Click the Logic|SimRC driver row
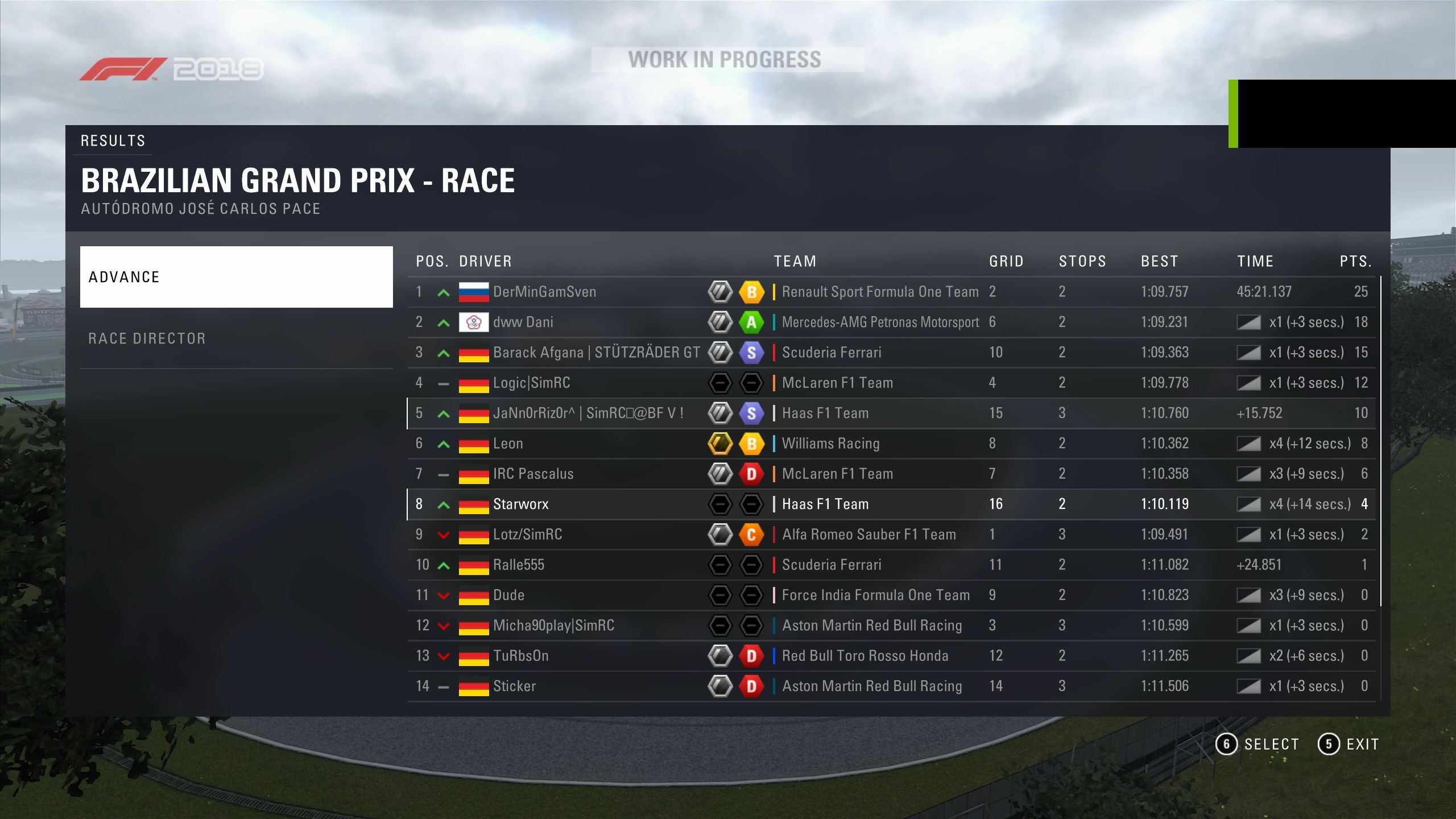 pyautogui.click(x=891, y=383)
